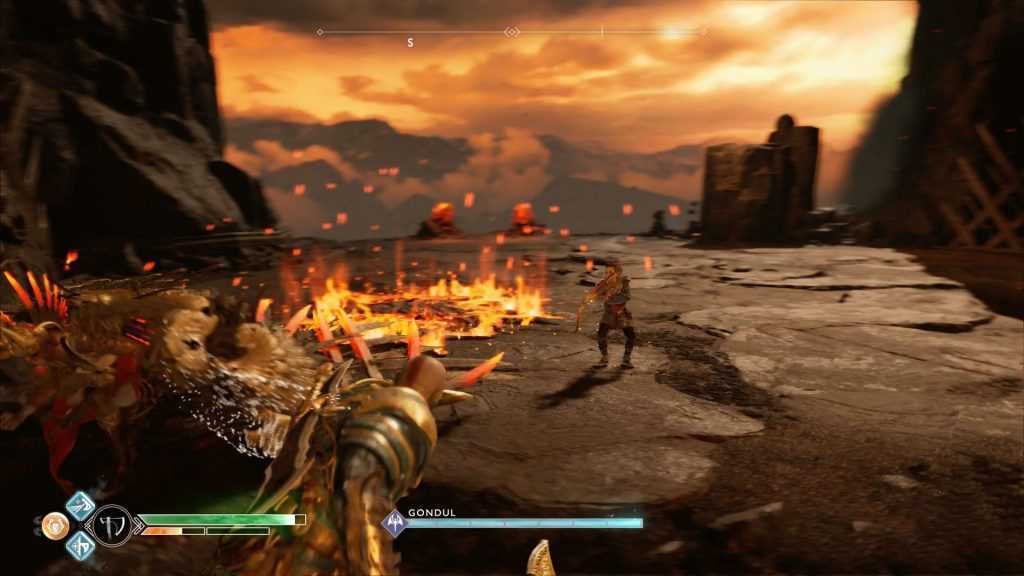Use the orange talisman ability icon

coord(55,525)
